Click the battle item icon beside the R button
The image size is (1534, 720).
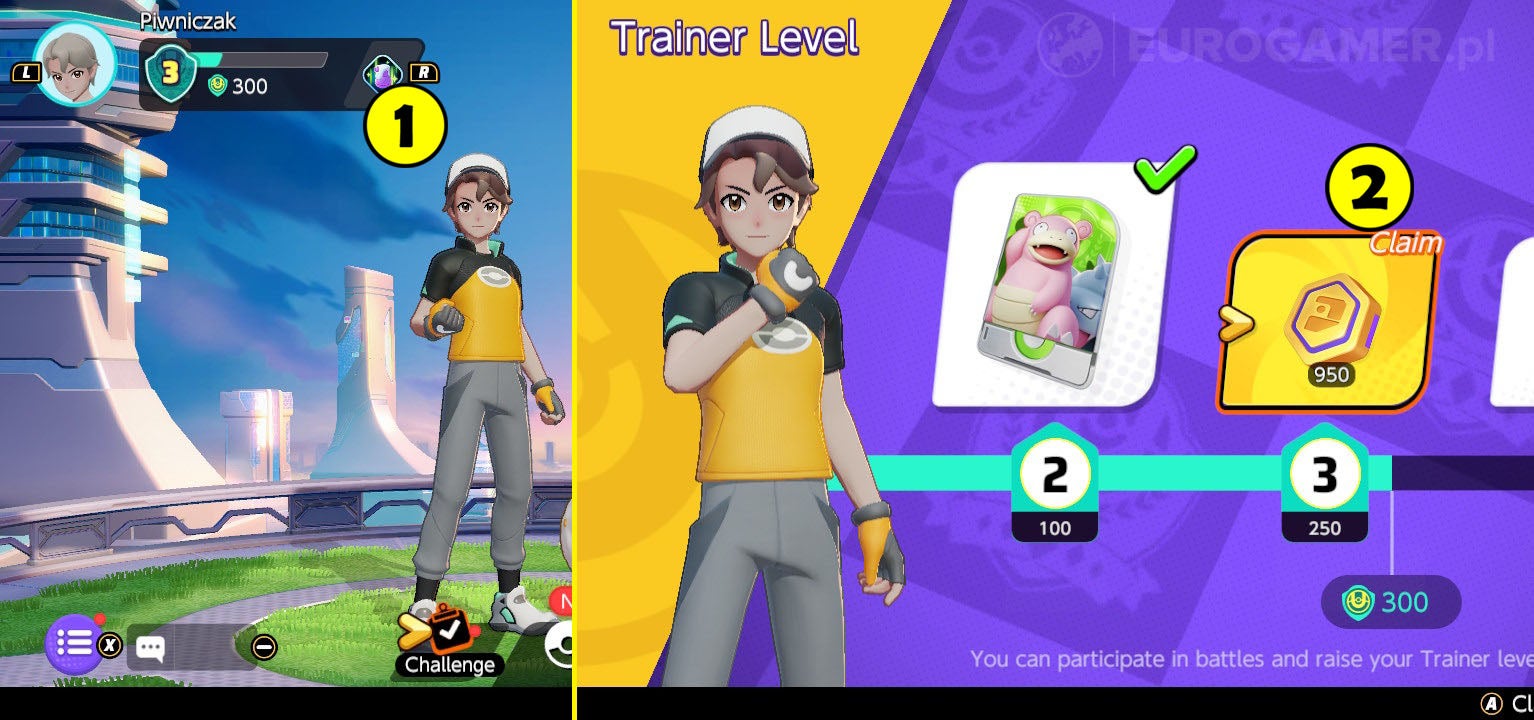coord(385,74)
